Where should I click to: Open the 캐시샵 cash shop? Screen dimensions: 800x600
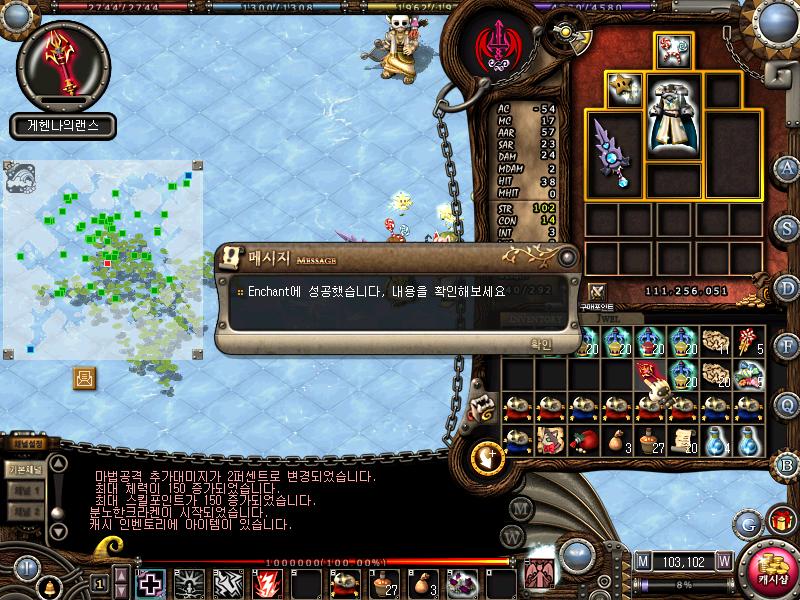coord(770,568)
